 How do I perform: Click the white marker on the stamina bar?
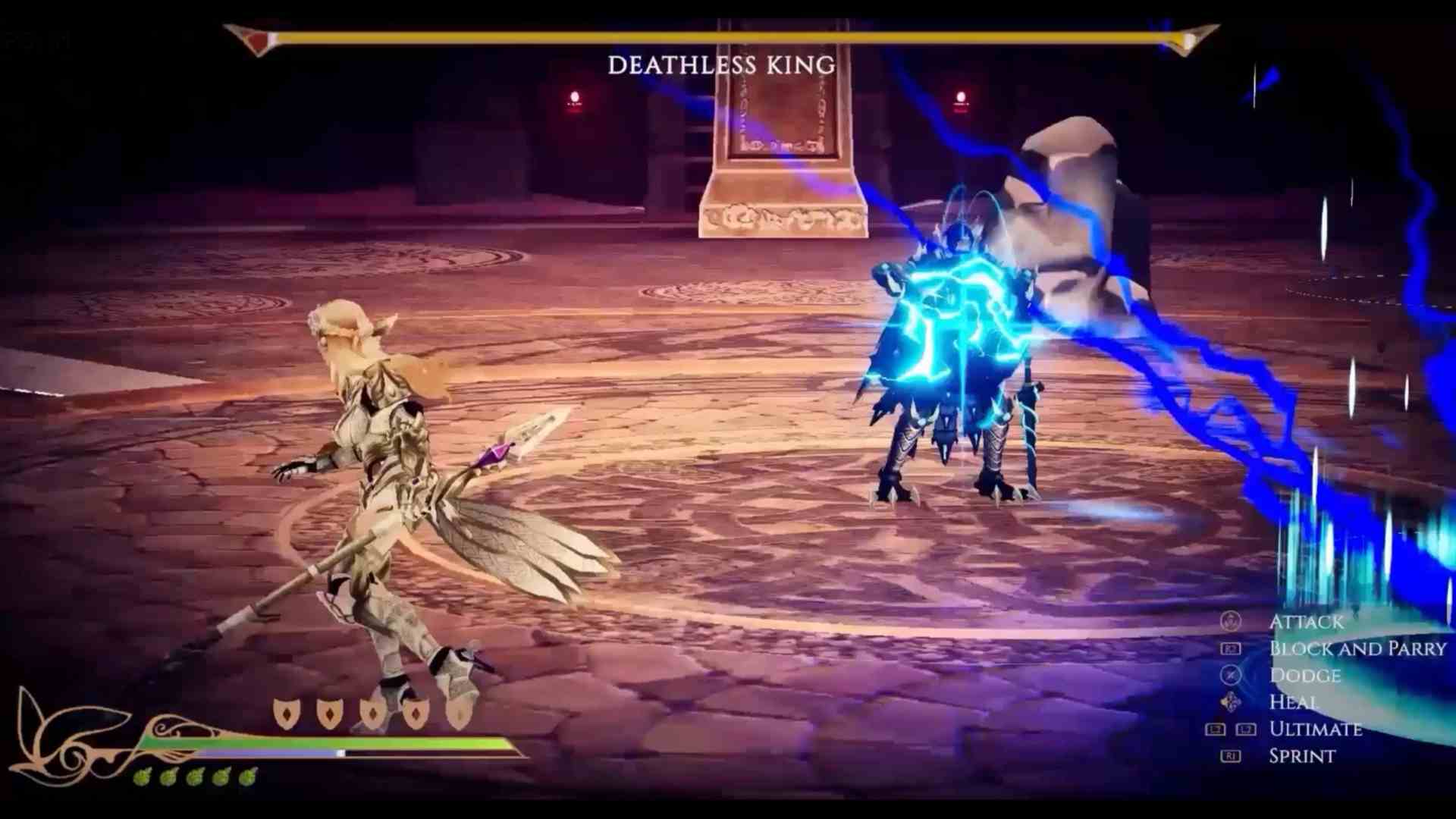click(x=340, y=753)
